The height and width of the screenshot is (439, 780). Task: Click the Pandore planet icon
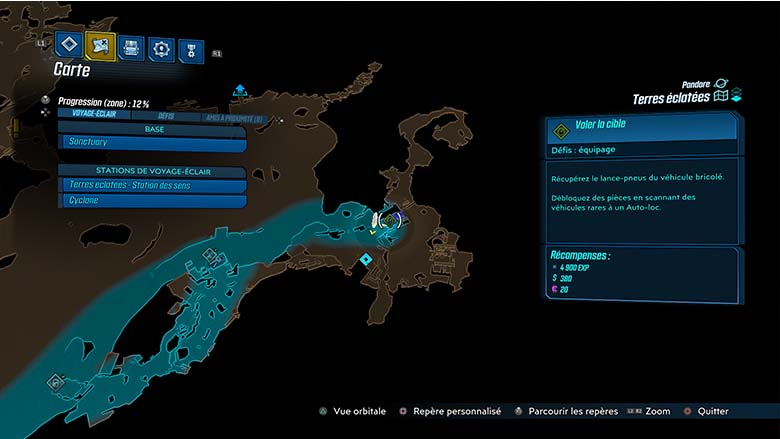coord(722,83)
